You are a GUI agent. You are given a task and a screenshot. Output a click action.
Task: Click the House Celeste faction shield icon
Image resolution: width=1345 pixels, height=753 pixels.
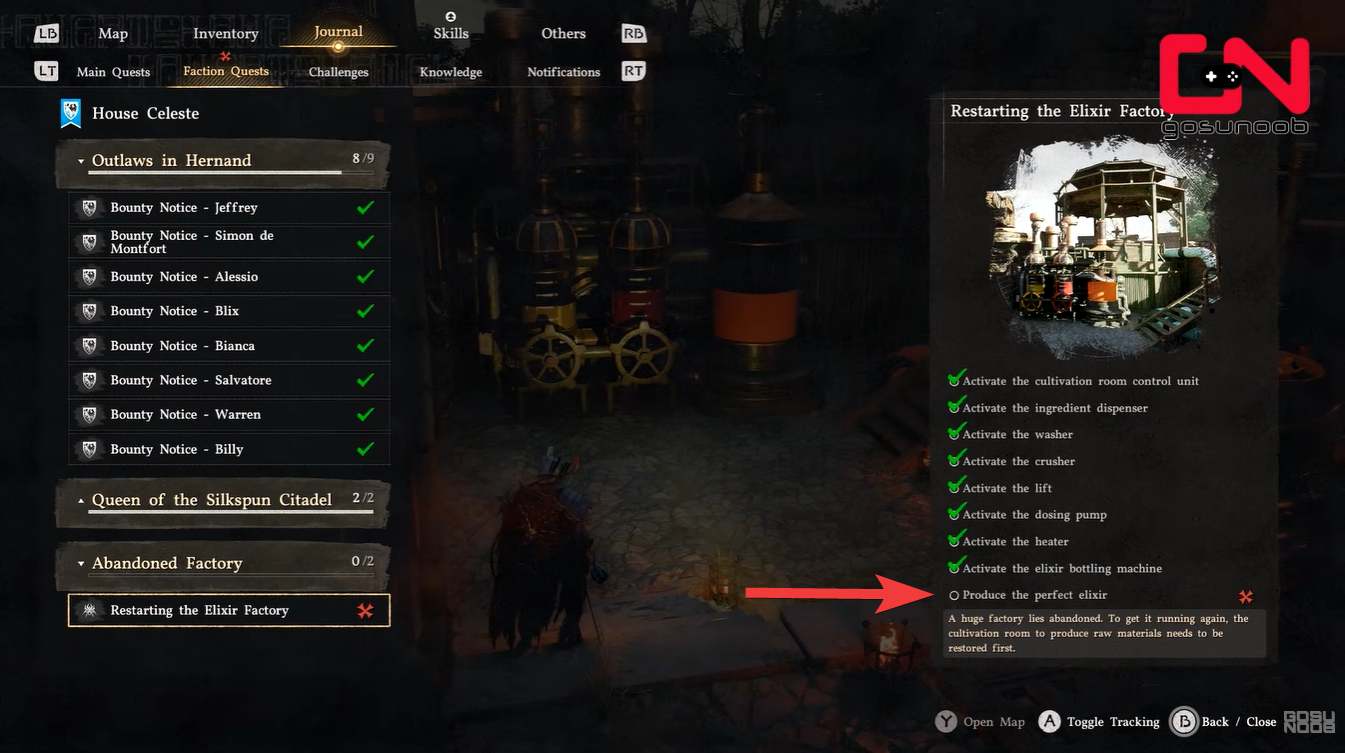[x=69, y=113]
